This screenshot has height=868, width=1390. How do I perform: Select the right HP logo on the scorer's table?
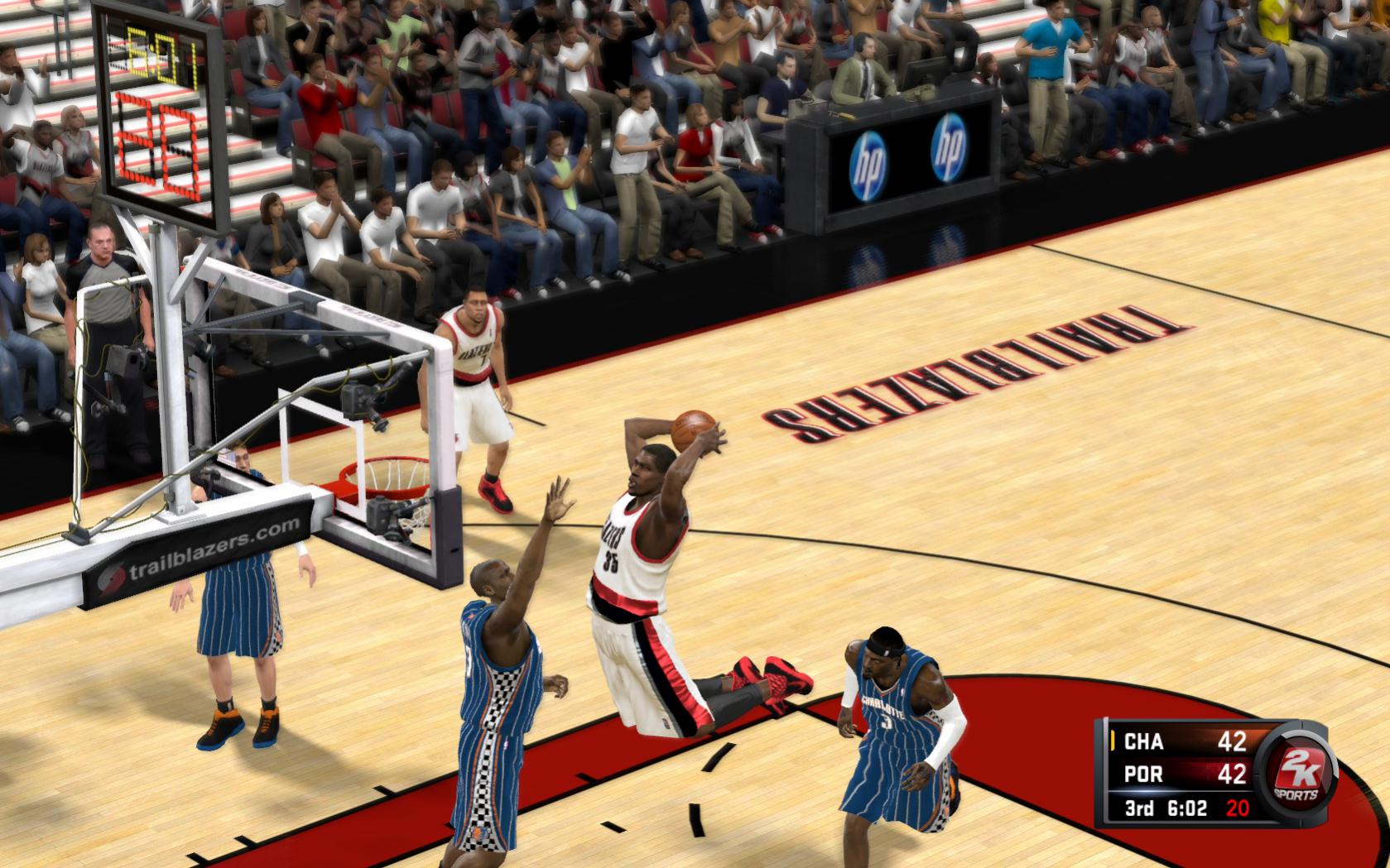950,147
